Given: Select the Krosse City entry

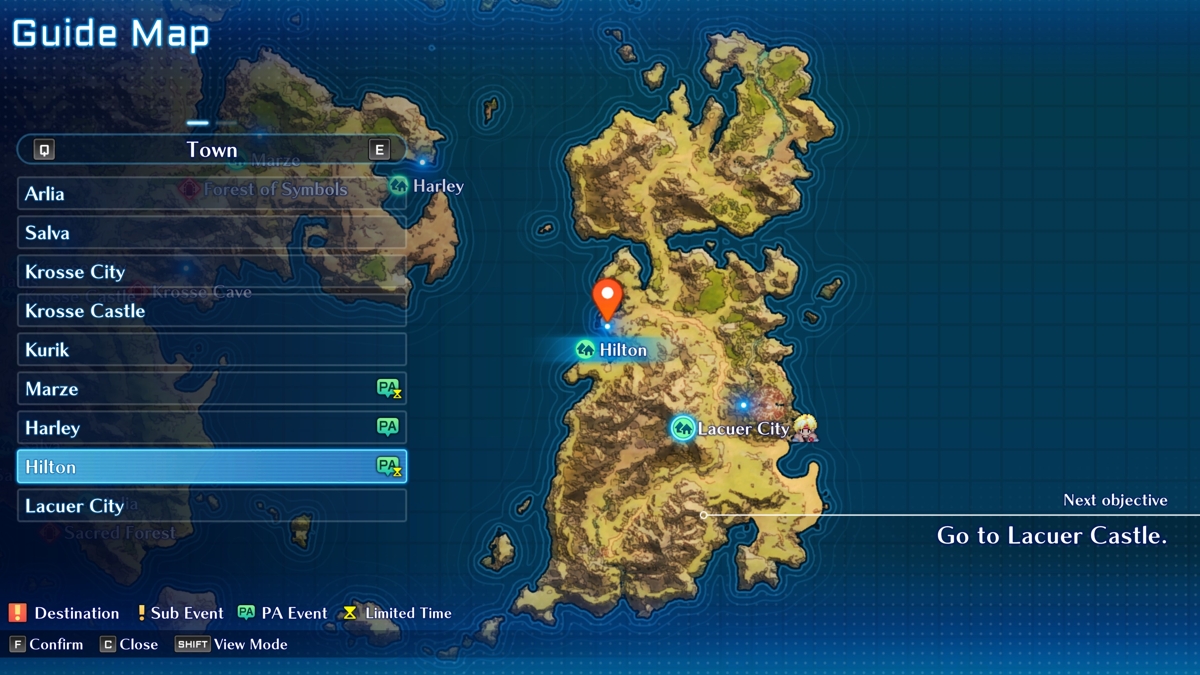Looking at the screenshot, I should click(x=212, y=272).
